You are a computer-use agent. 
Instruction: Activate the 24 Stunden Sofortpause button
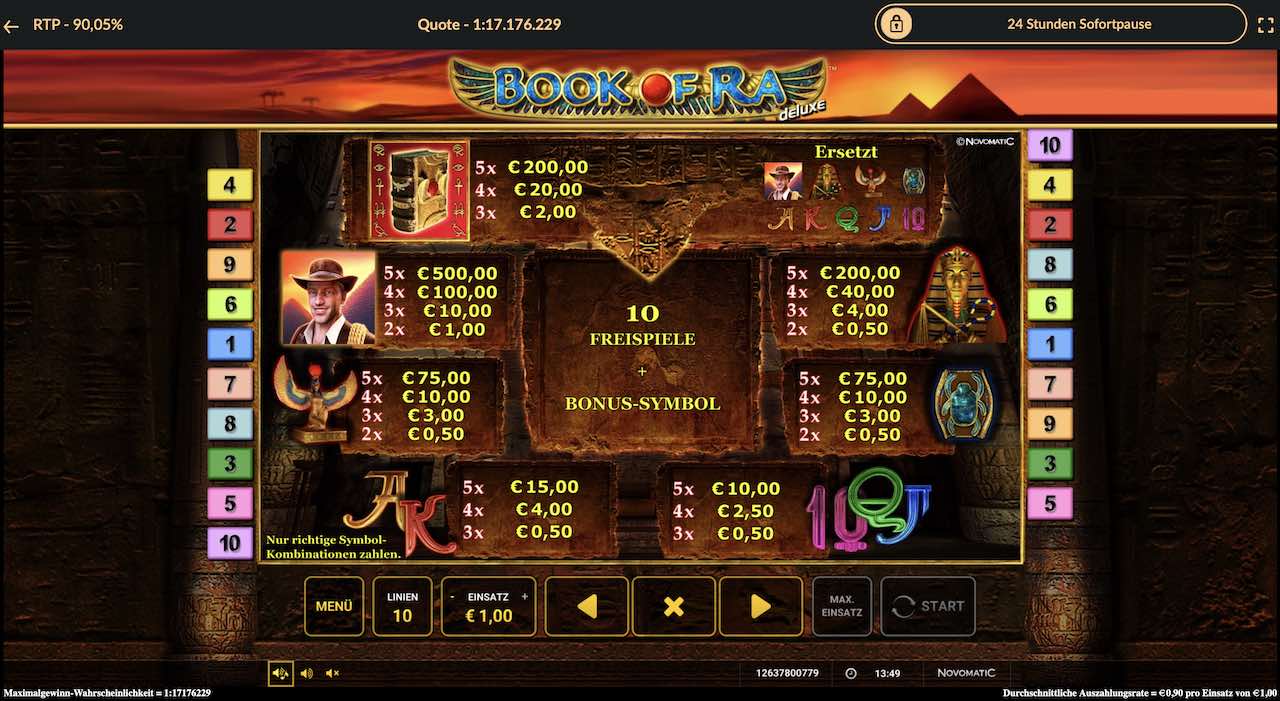(1060, 24)
